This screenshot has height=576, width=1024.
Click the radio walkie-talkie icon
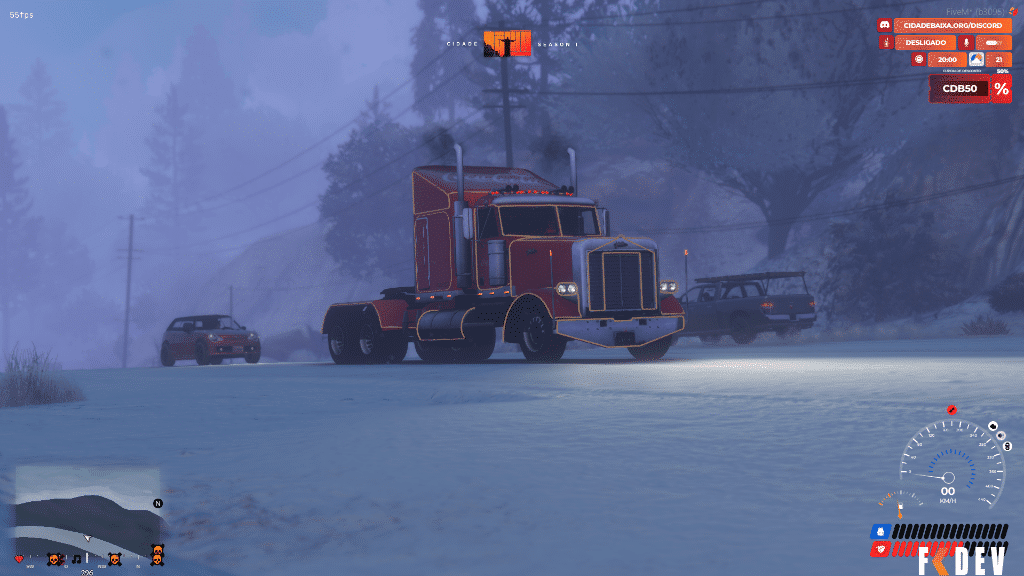coord(886,43)
